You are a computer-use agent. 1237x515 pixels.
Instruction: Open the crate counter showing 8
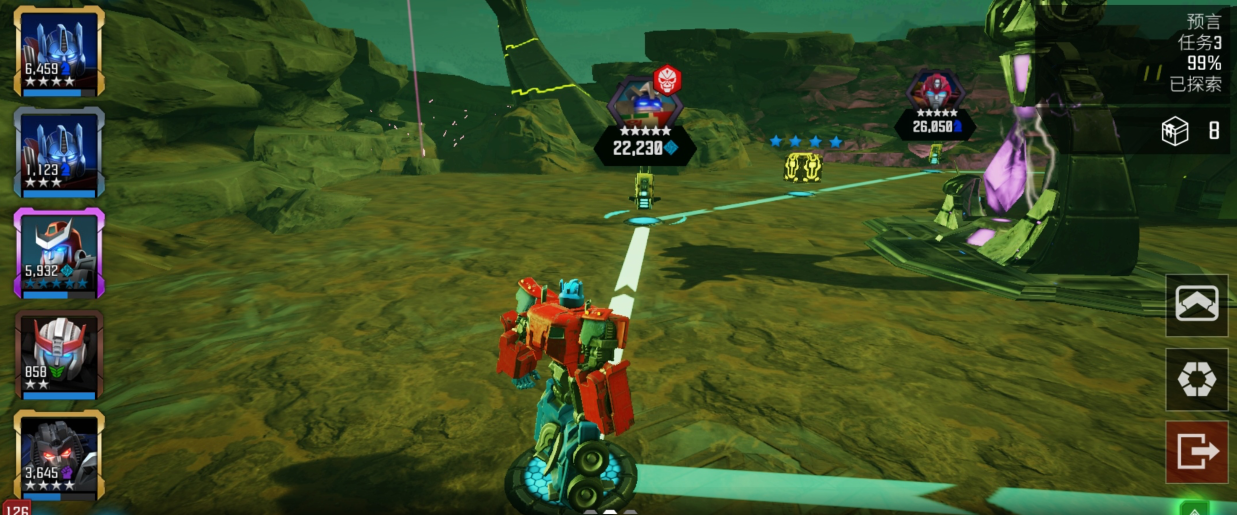pos(1190,131)
